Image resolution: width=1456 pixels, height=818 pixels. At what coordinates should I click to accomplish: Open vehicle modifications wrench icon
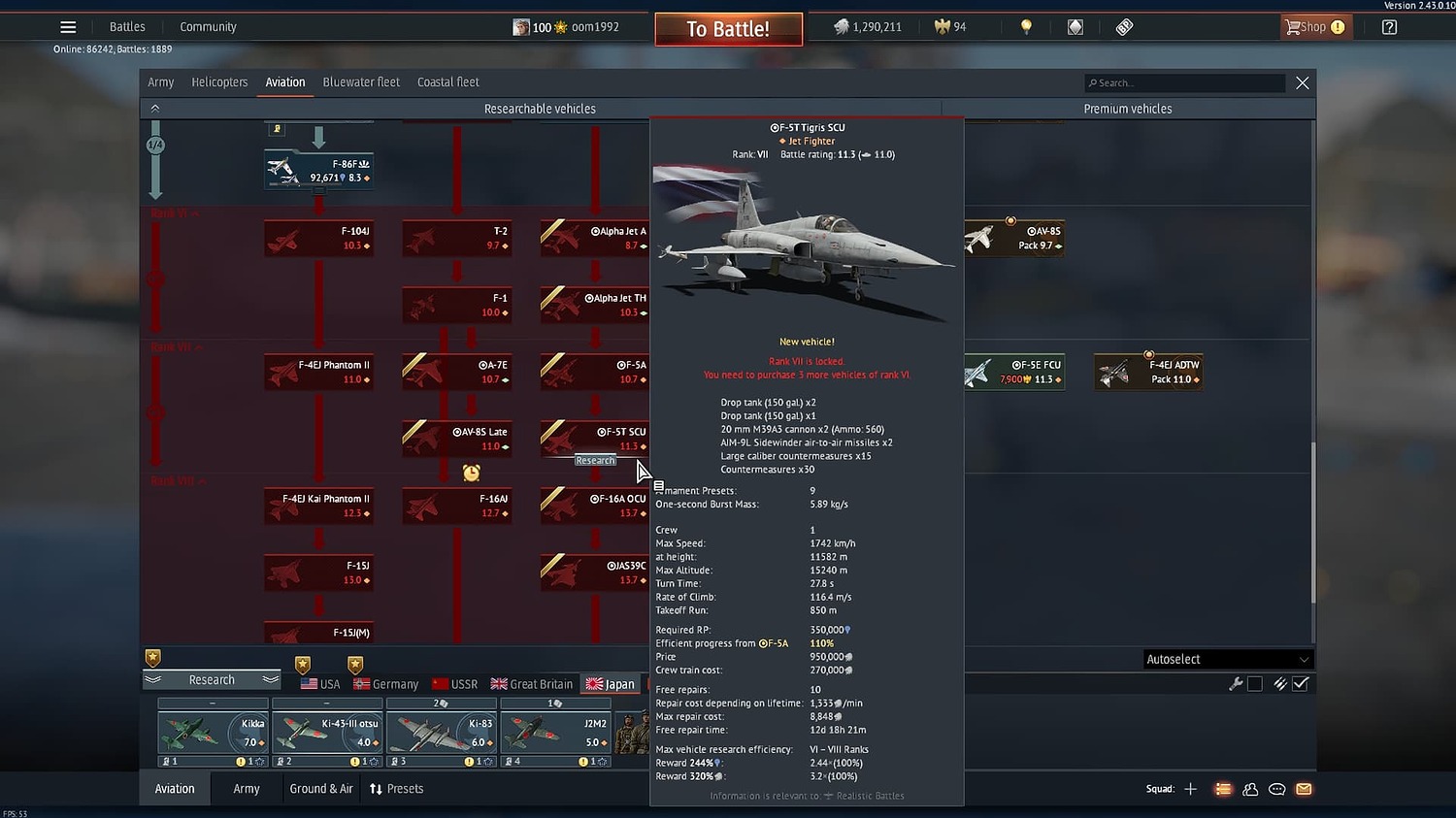1236,683
